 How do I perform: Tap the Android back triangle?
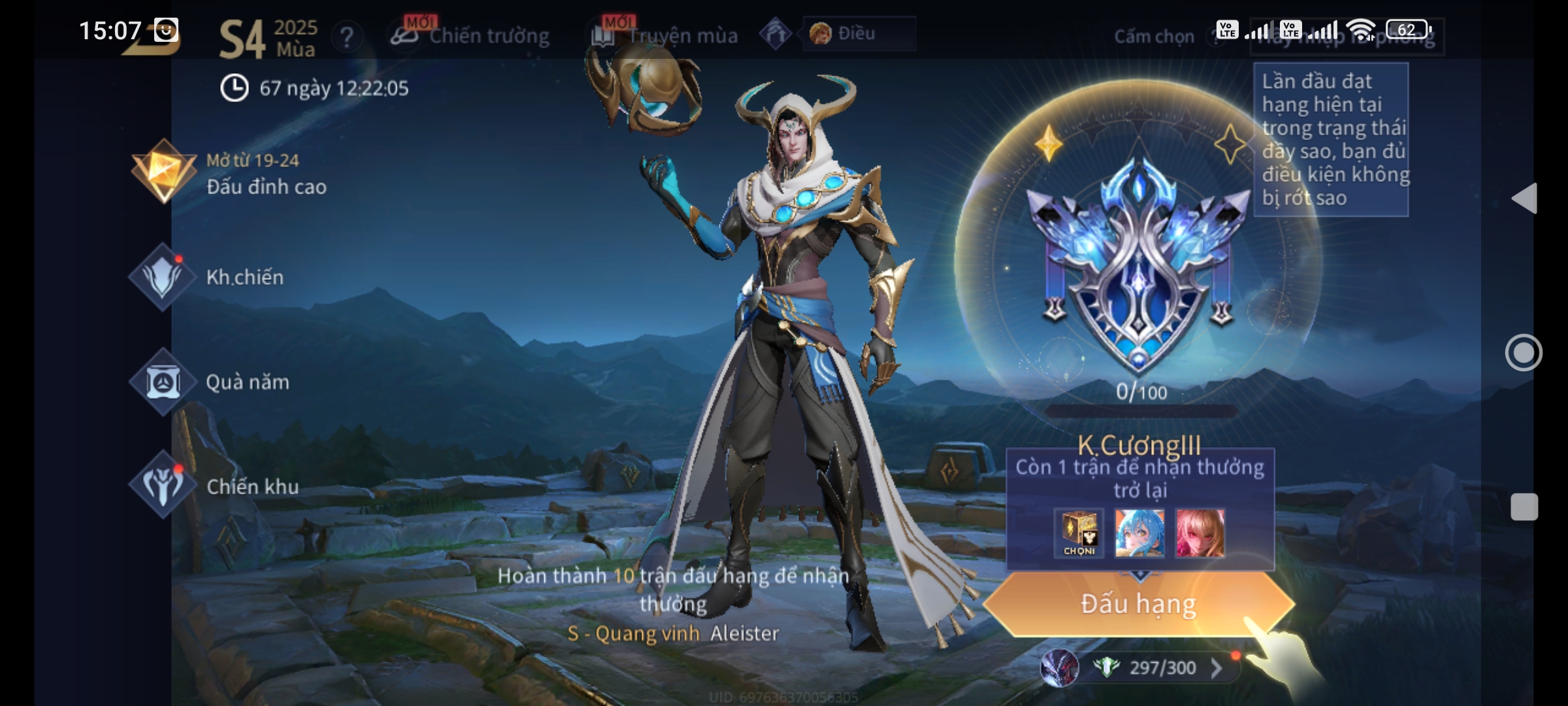coord(1525,198)
